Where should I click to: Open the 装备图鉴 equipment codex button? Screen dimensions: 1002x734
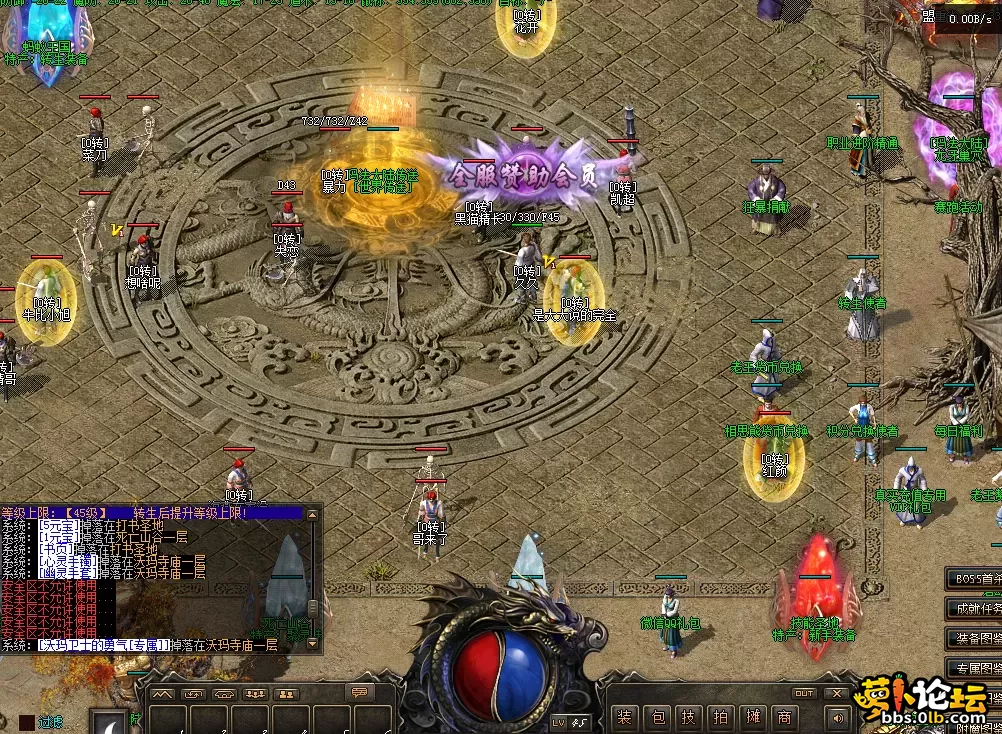(x=974, y=637)
